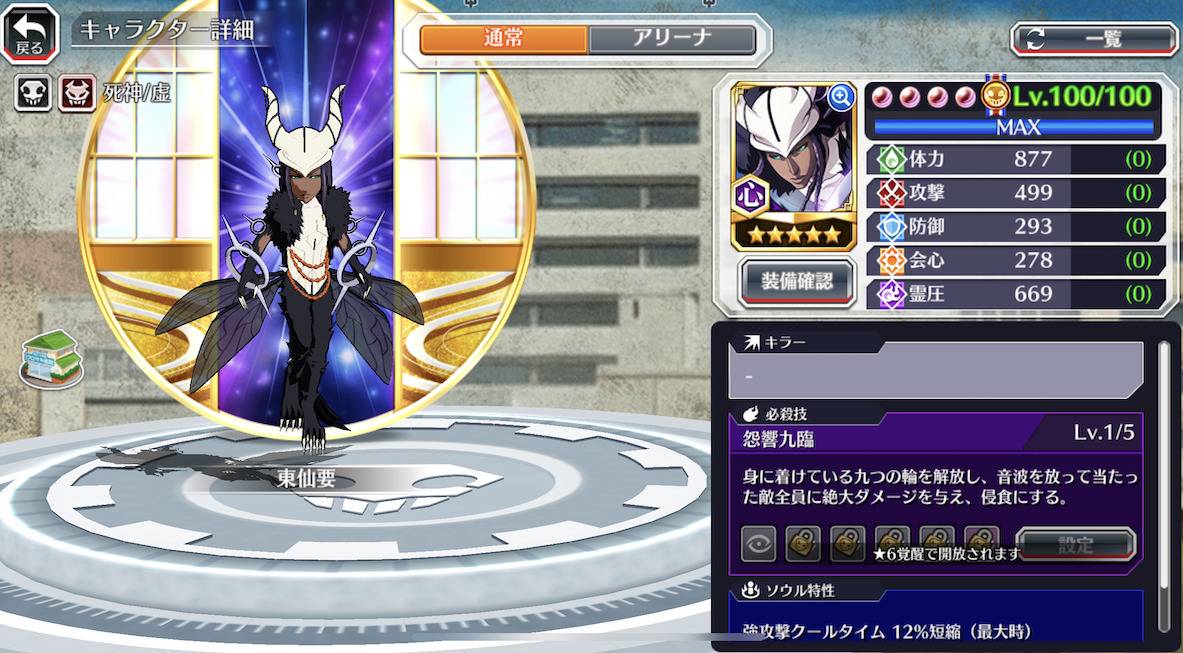This screenshot has height=653, width=1183.
Task: Open the 一覧 character list
Action: [1094, 39]
